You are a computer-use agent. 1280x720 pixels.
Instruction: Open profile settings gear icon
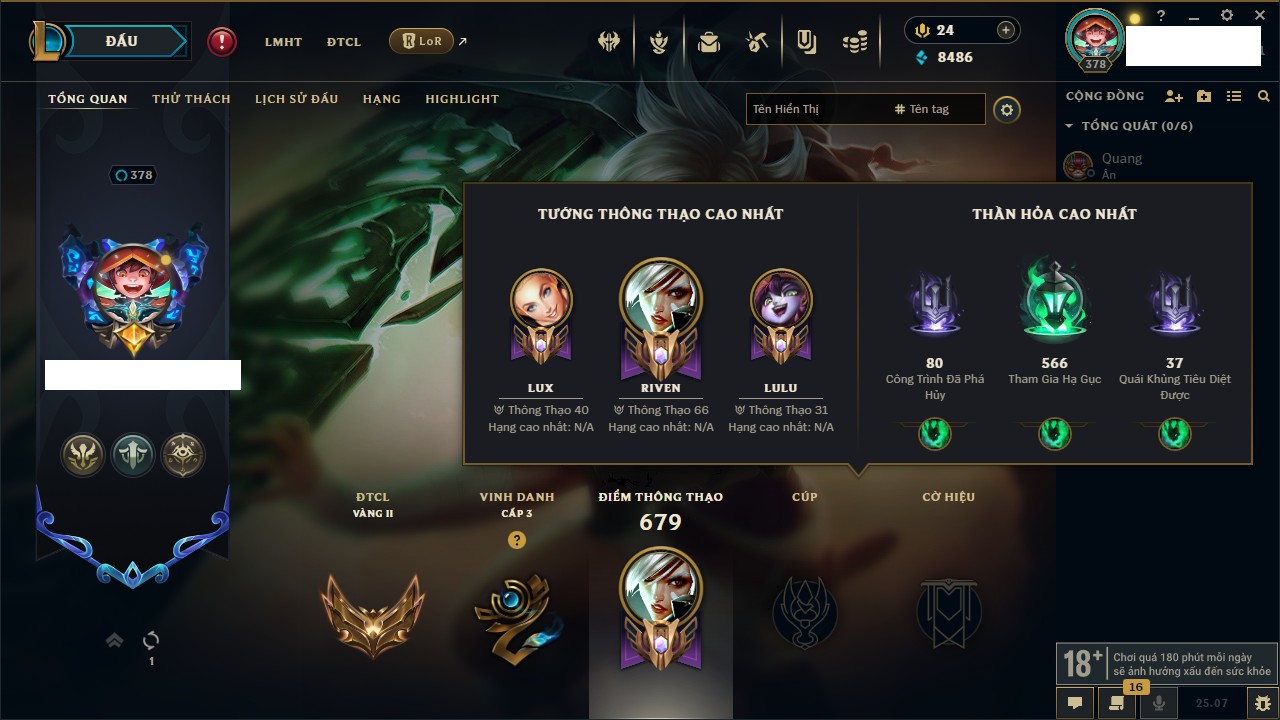tap(1007, 109)
